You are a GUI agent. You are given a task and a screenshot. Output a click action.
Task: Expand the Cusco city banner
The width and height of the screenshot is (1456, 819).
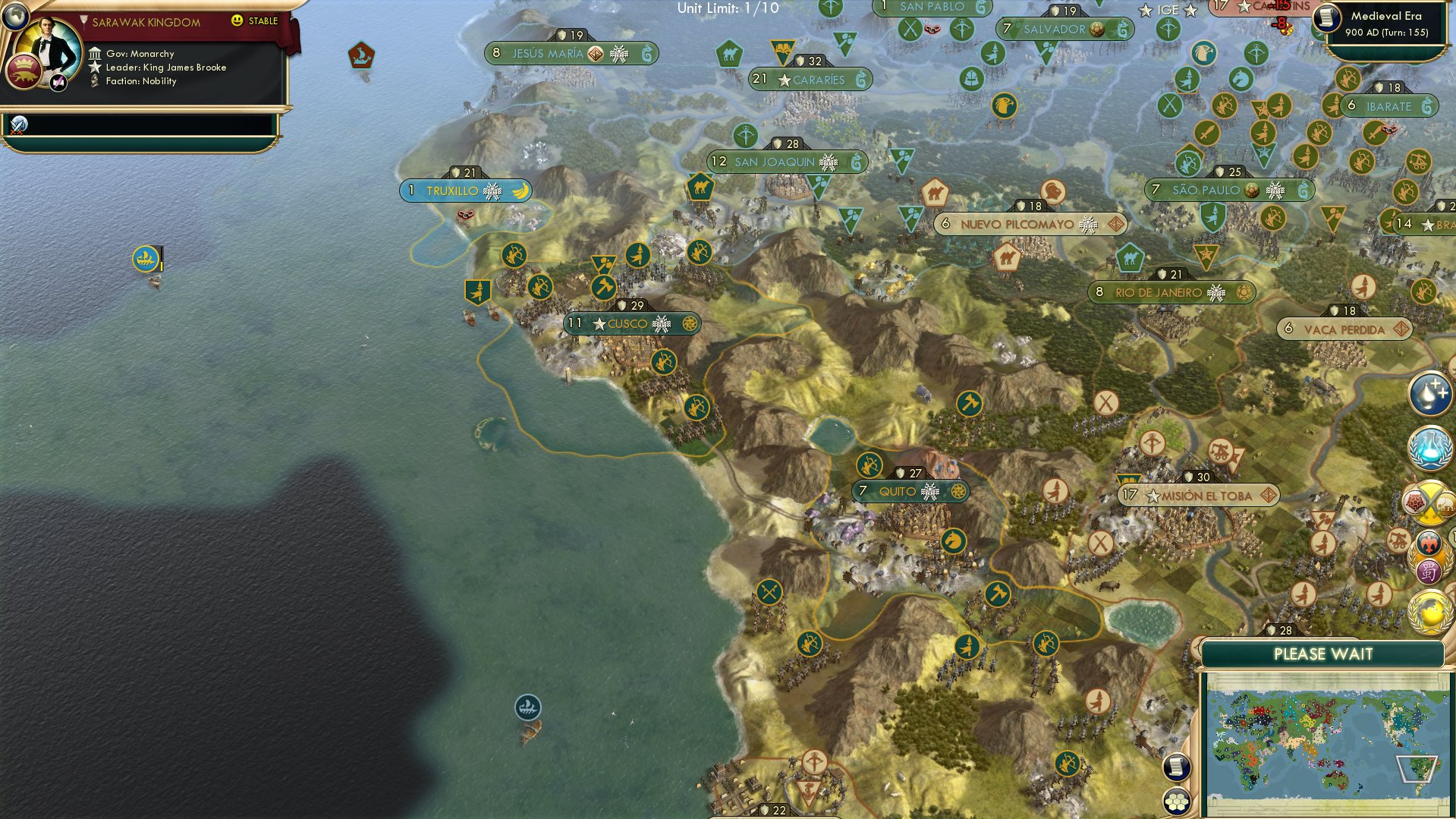point(632,323)
